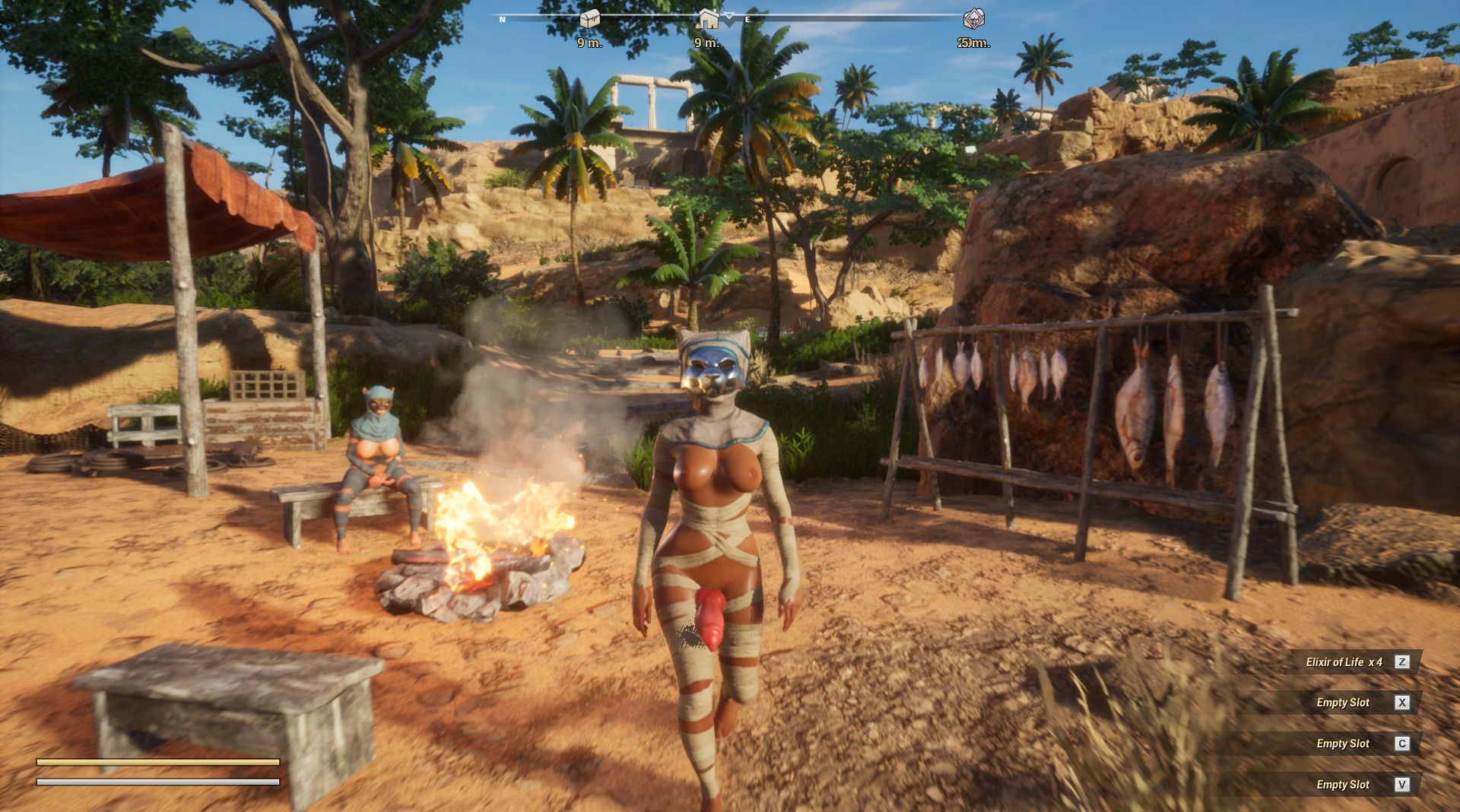Screen dimensions: 1460x812
Task: Select the chest marker on the compass
Action: [589, 19]
